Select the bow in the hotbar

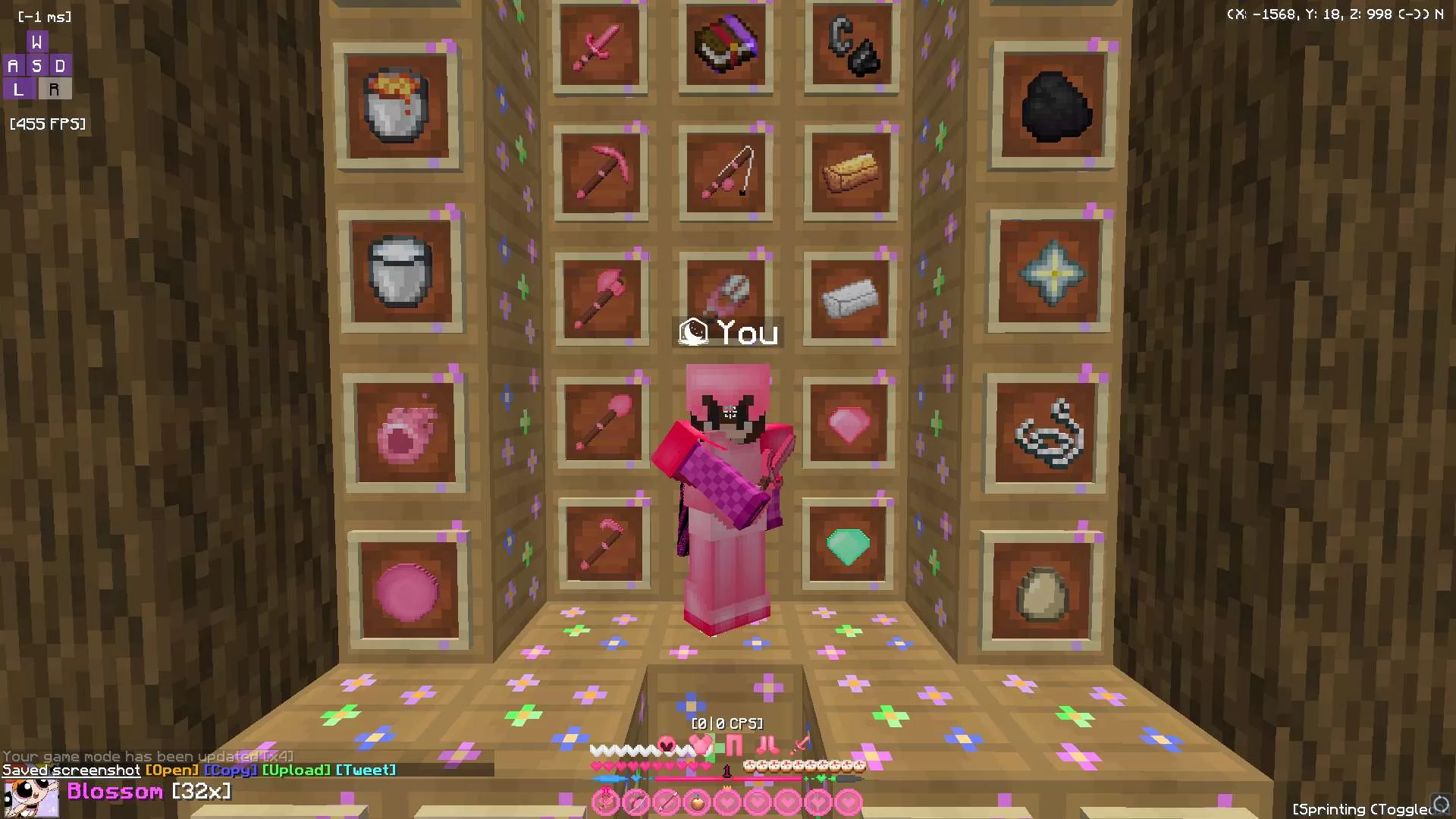637,802
